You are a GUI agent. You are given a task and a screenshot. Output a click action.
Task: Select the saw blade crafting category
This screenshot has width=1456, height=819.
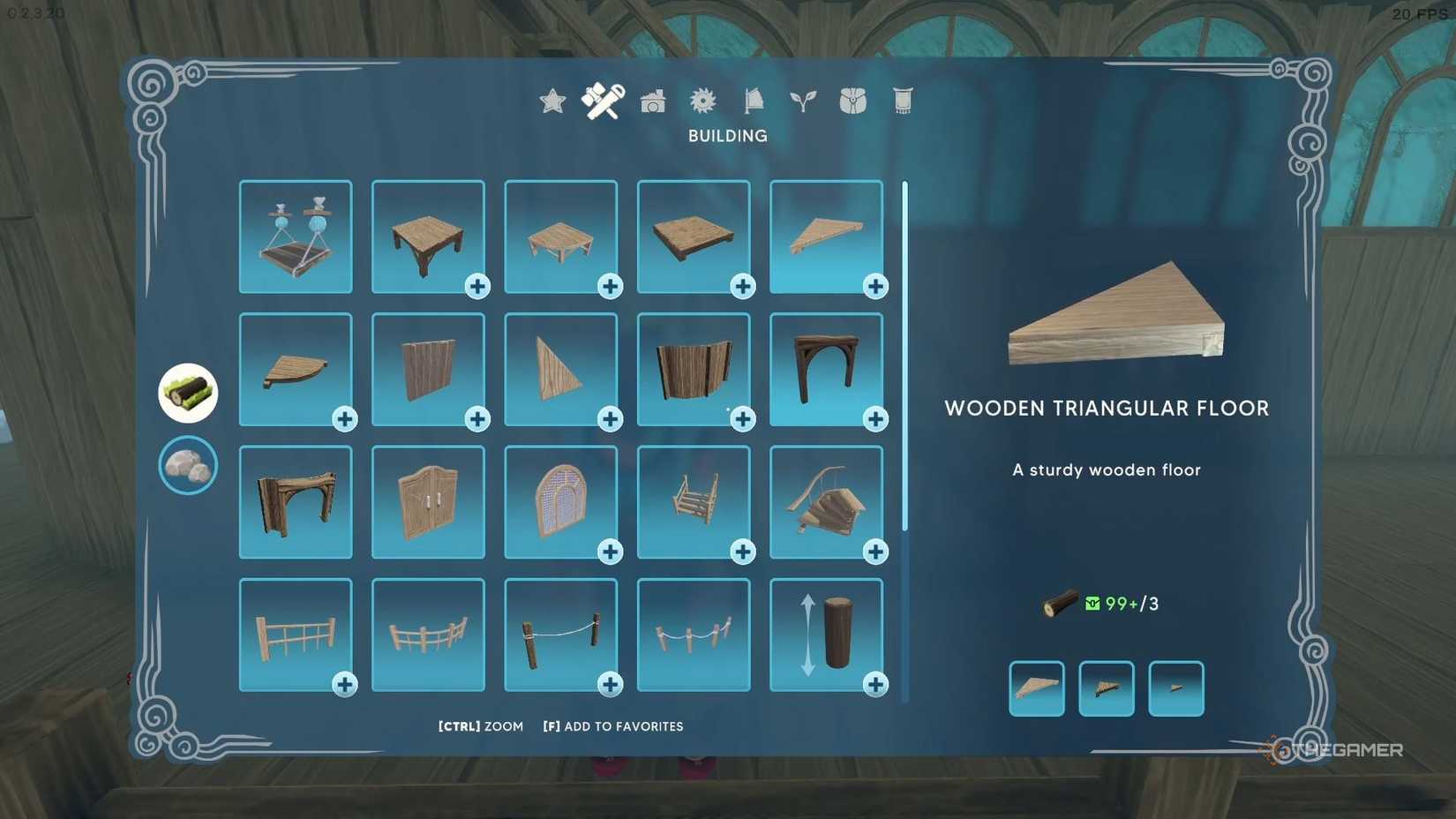[703, 101]
